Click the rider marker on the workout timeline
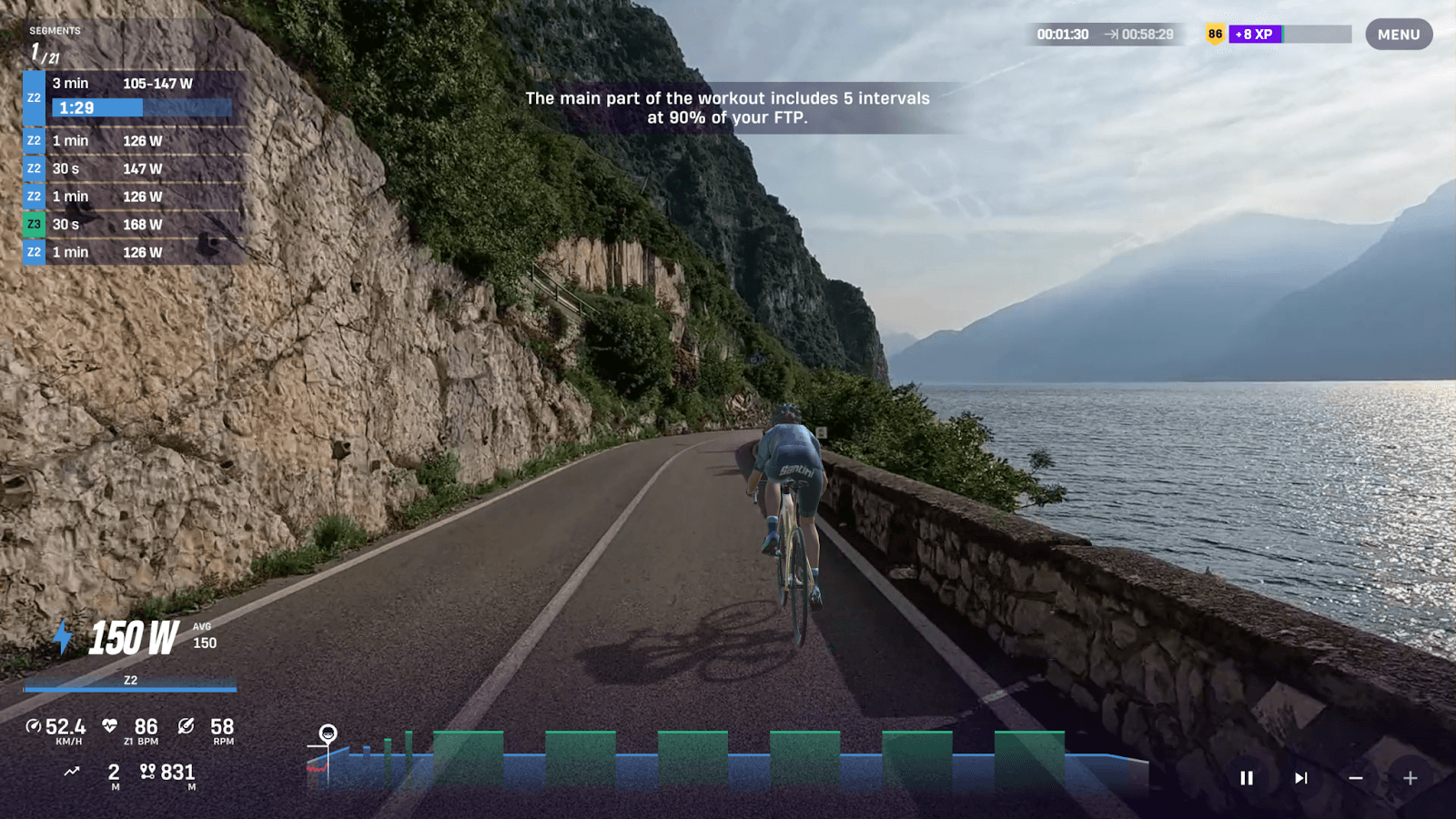Viewport: 1456px width, 819px height. point(327,732)
